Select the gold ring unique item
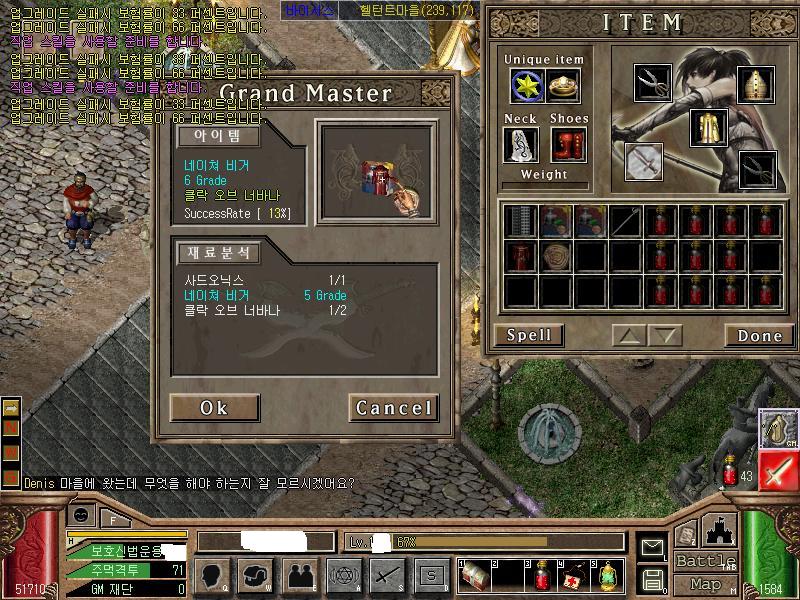This screenshot has width=800, height=600. (564, 87)
